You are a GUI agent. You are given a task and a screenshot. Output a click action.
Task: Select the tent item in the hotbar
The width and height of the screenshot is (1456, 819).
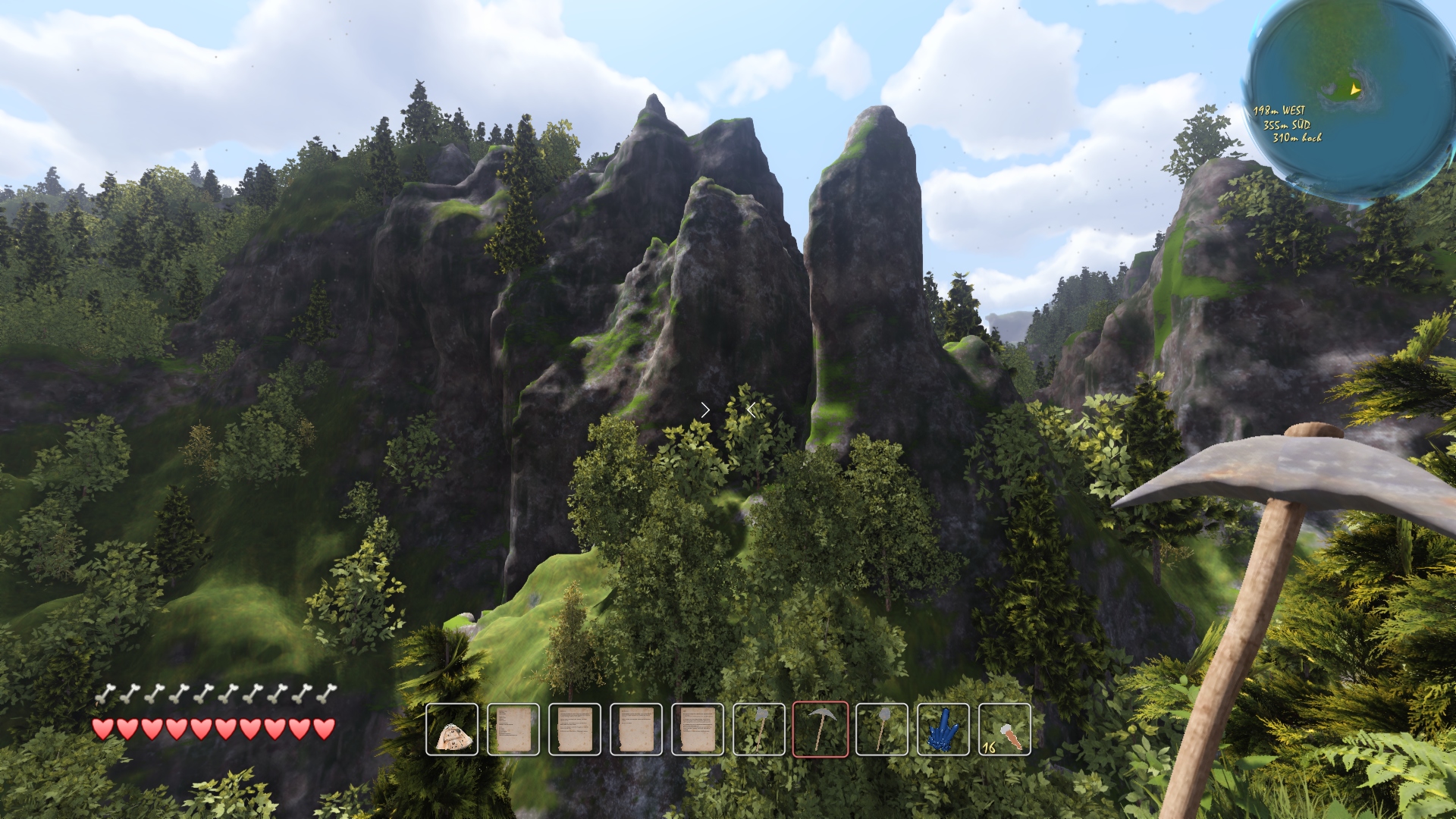click(x=452, y=730)
